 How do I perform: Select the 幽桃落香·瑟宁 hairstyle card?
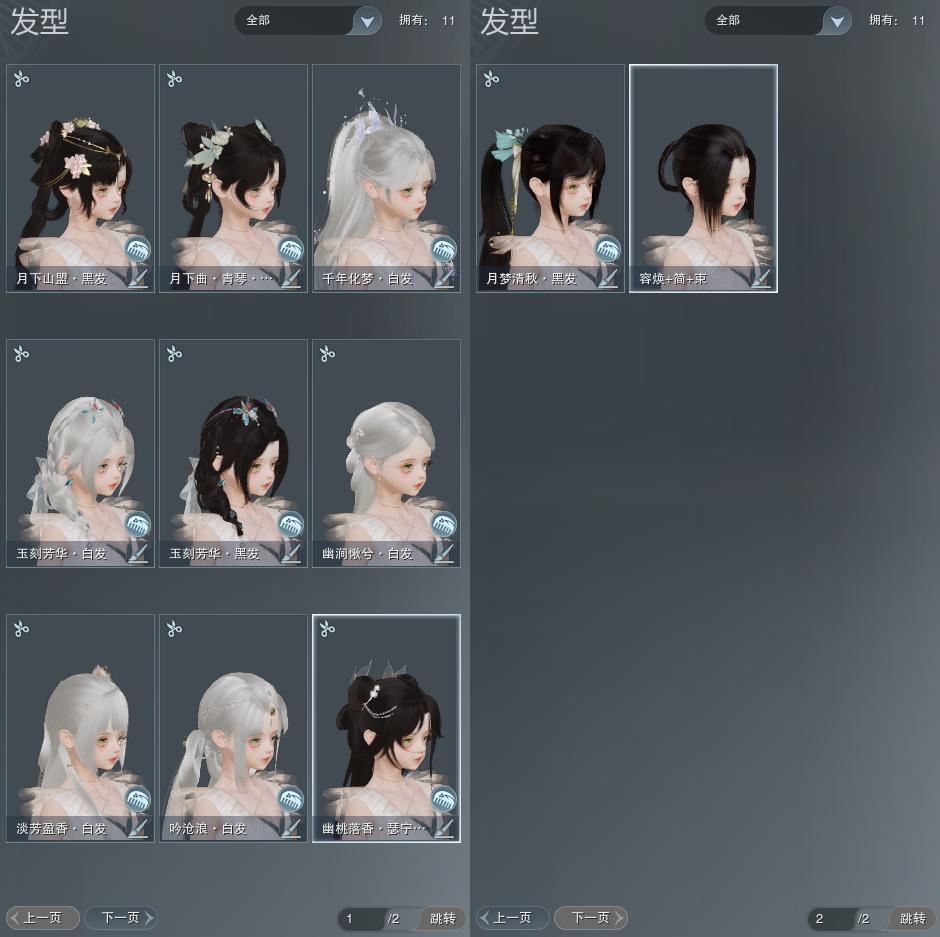click(x=386, y=720)
